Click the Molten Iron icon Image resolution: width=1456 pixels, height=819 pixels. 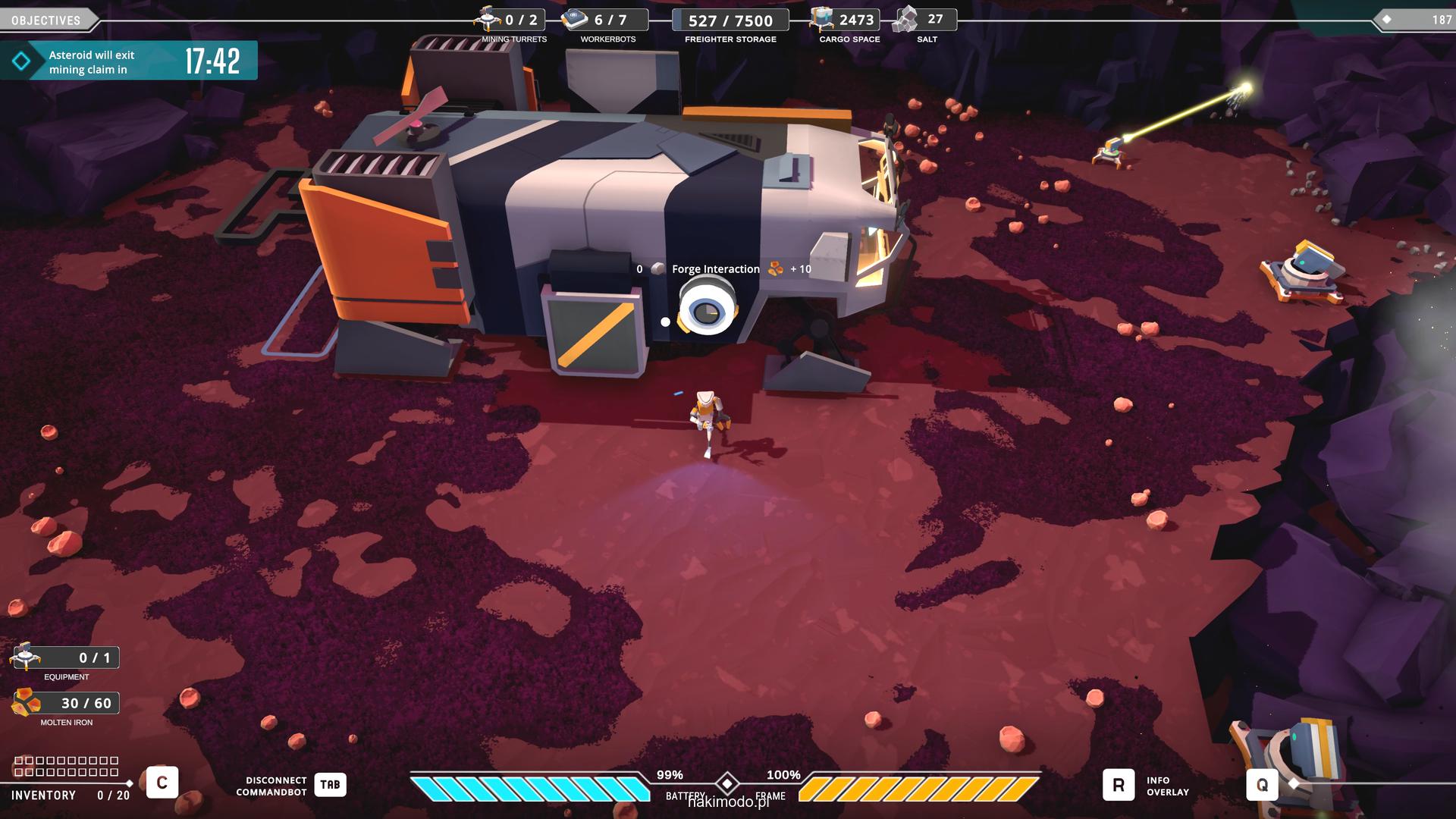(x=27, y=703)
